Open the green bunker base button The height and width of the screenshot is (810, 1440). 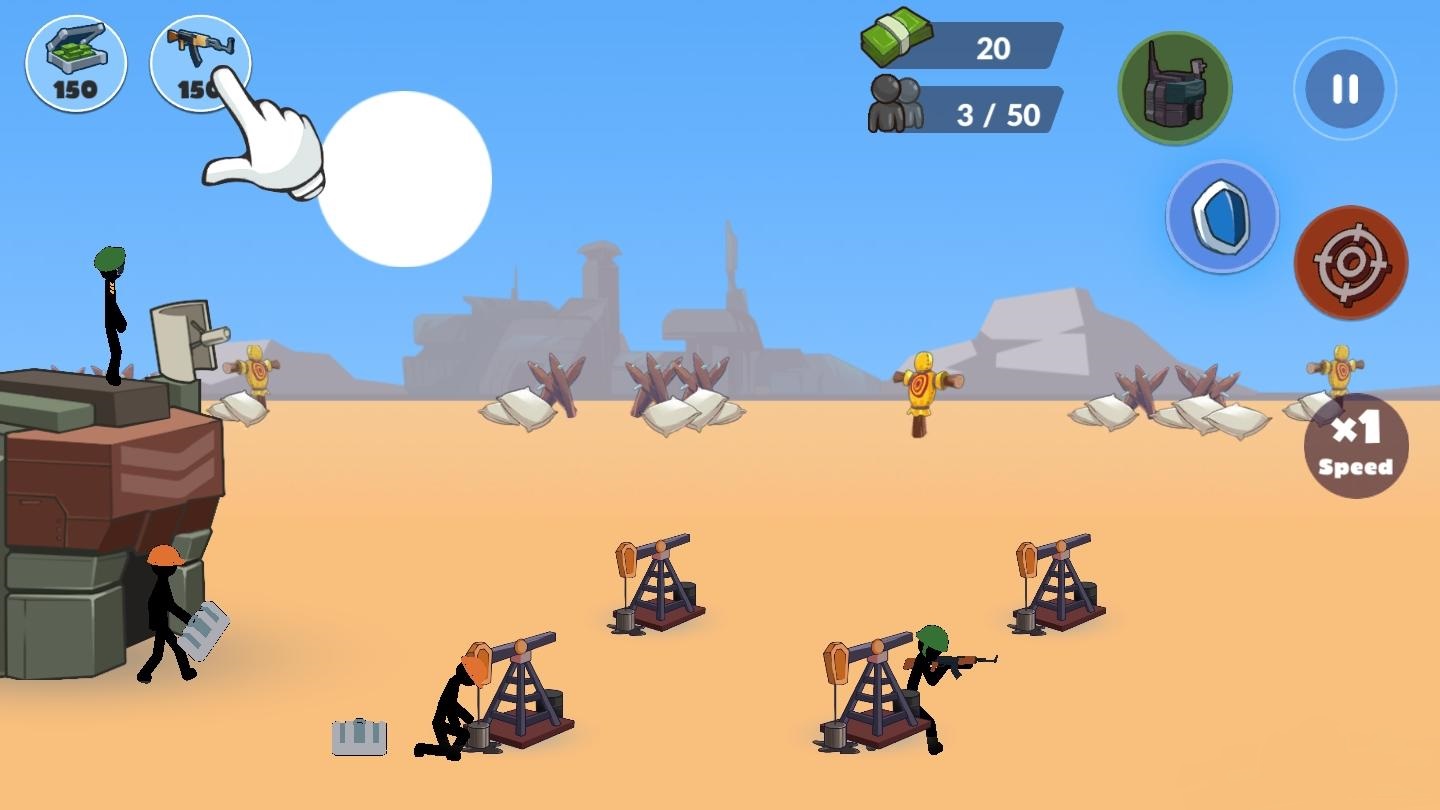click(x=1174, y=88)
